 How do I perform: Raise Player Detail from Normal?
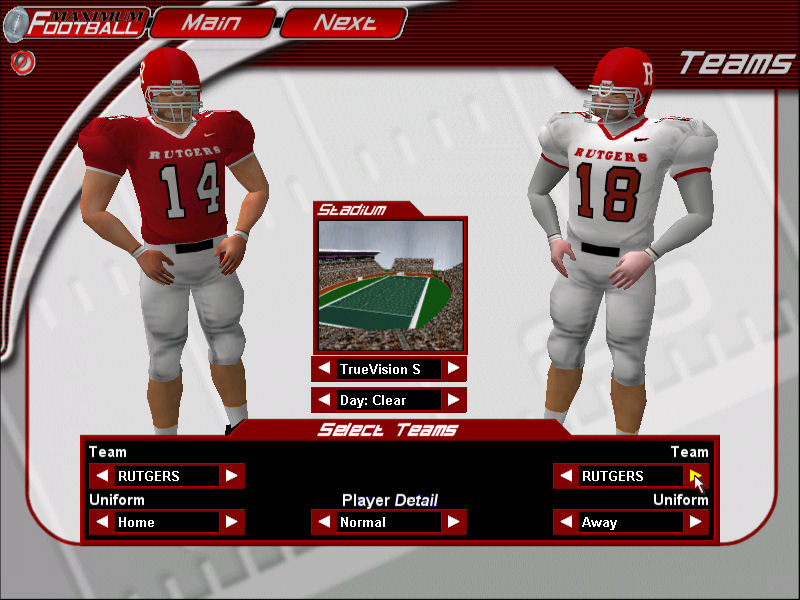click(454, 522)
